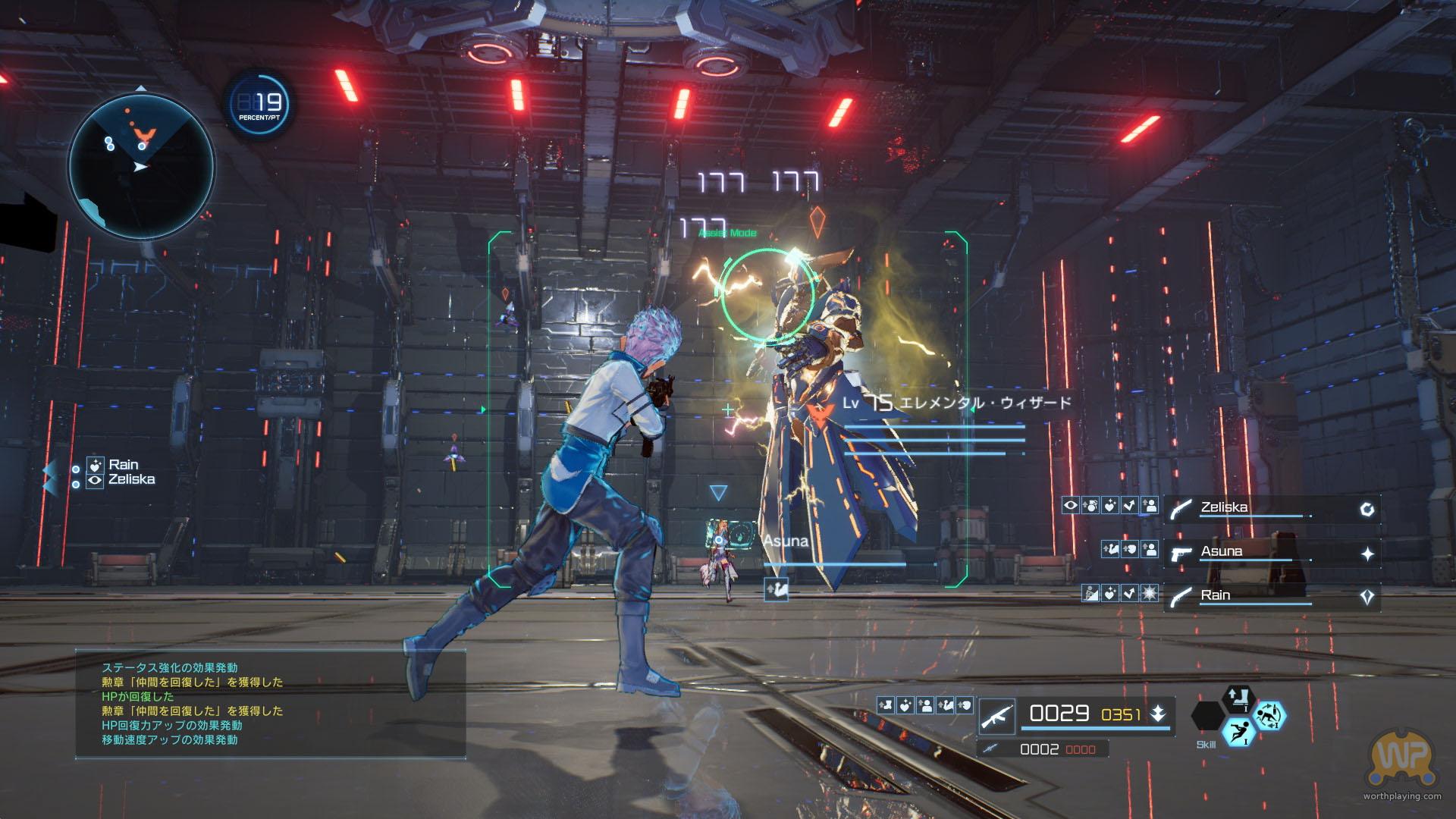Click the empty black skill hexagon
Image resolution: width=1456 pixels, height=819 pixels.
(x=1207, y=716)
